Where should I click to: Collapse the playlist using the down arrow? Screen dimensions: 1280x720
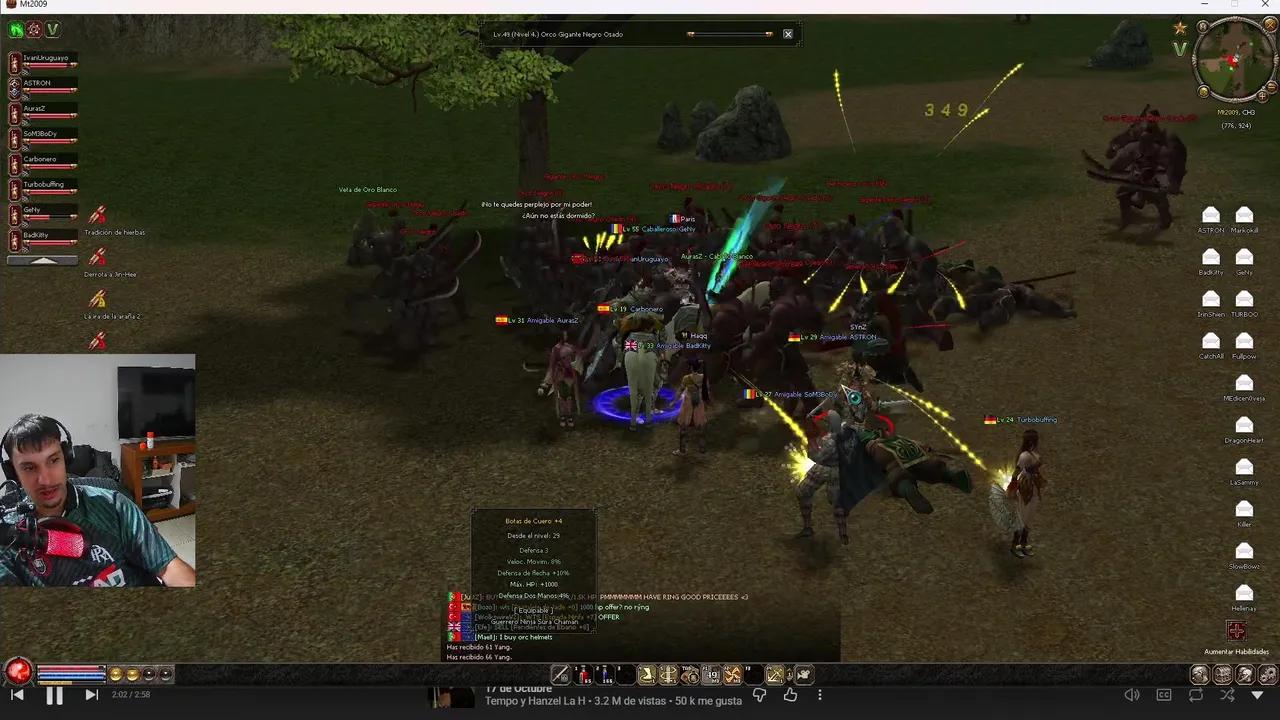[1257, 695]
